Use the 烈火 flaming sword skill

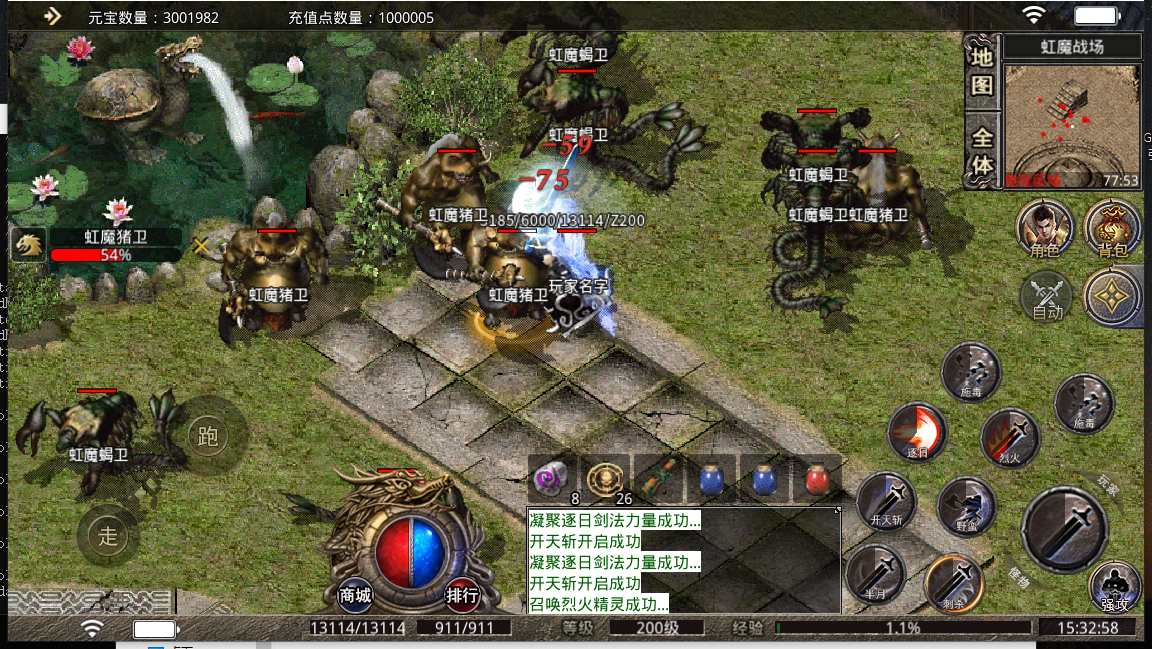[x=1009, y=437]
